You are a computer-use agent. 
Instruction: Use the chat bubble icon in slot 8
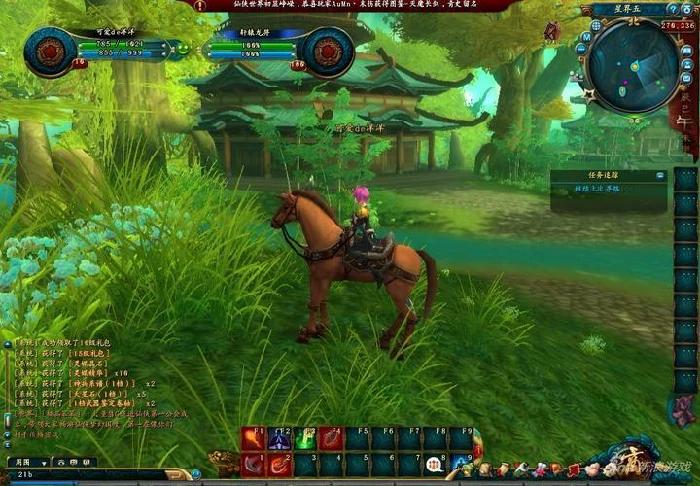(x=435, y=464)
